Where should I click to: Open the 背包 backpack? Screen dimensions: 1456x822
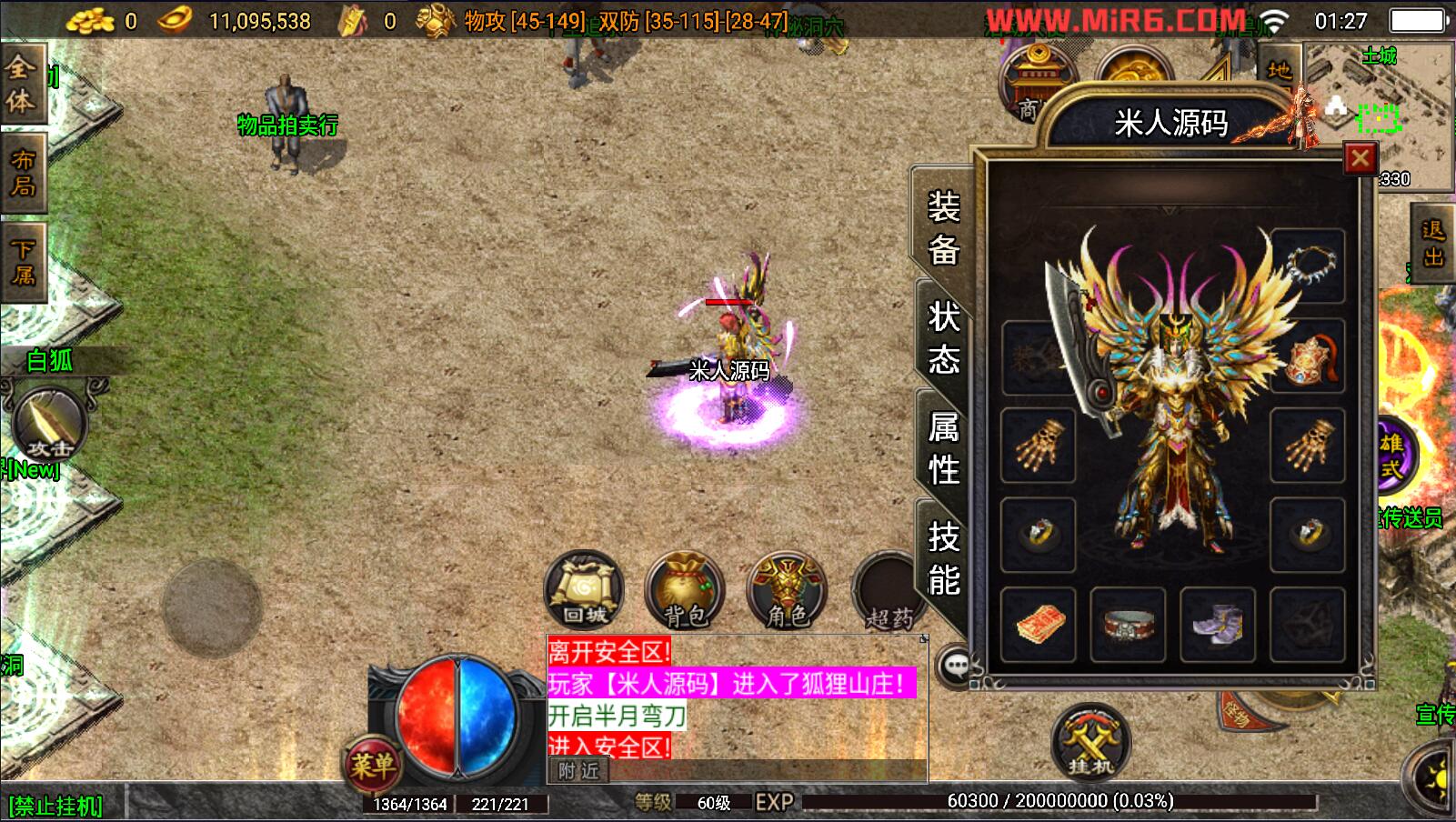(x=685, y=590)
